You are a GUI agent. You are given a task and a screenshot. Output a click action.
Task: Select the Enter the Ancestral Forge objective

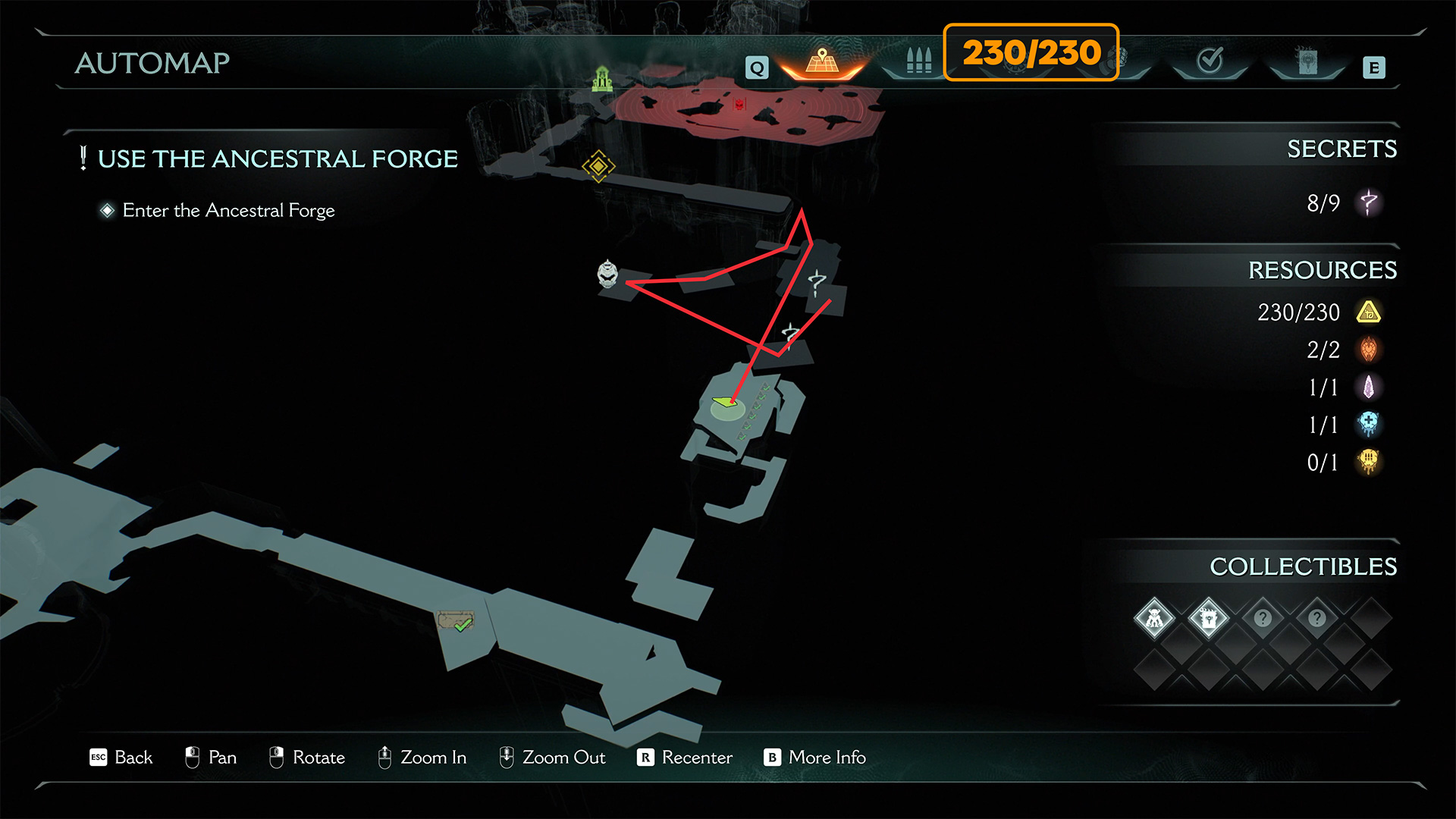228,210
